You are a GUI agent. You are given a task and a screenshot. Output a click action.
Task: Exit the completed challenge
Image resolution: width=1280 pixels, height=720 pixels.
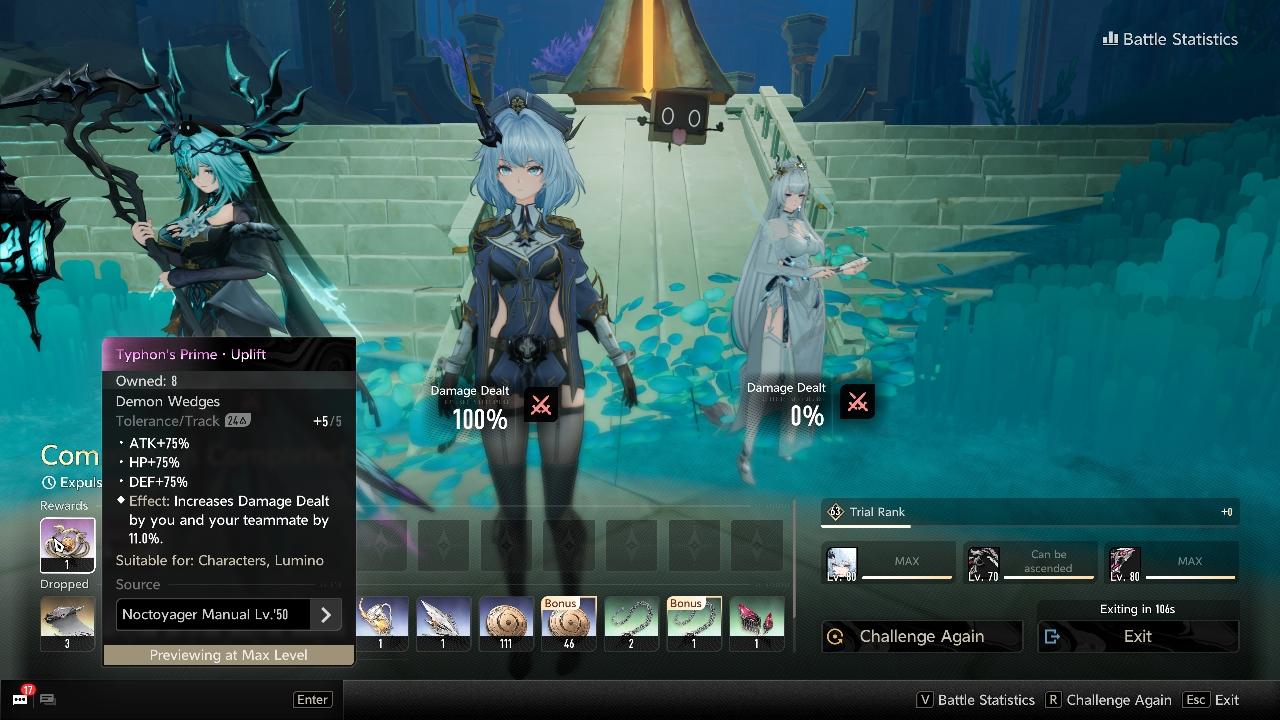point(1137,636)
